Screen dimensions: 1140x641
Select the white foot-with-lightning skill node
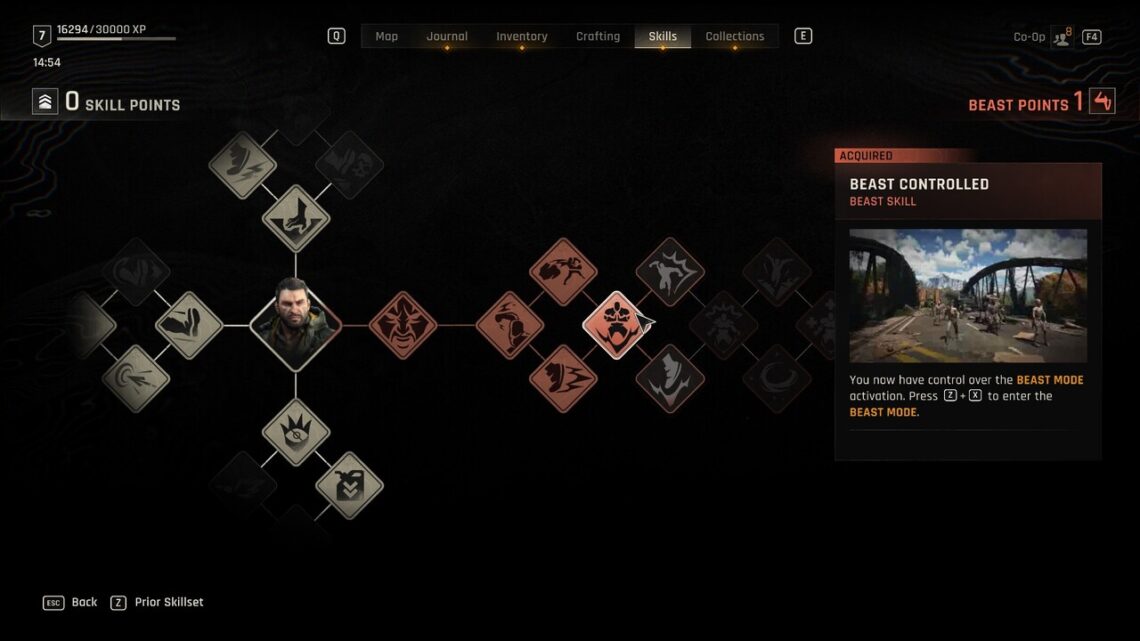tap(242, 165)
